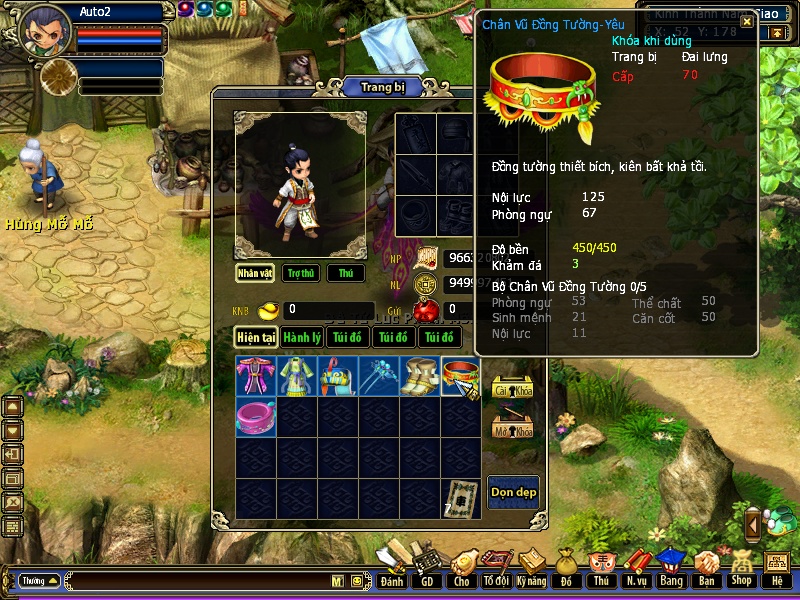Open the Tổ đội party menu
This screenshot has height=600, width=800.
pos(496,568)
